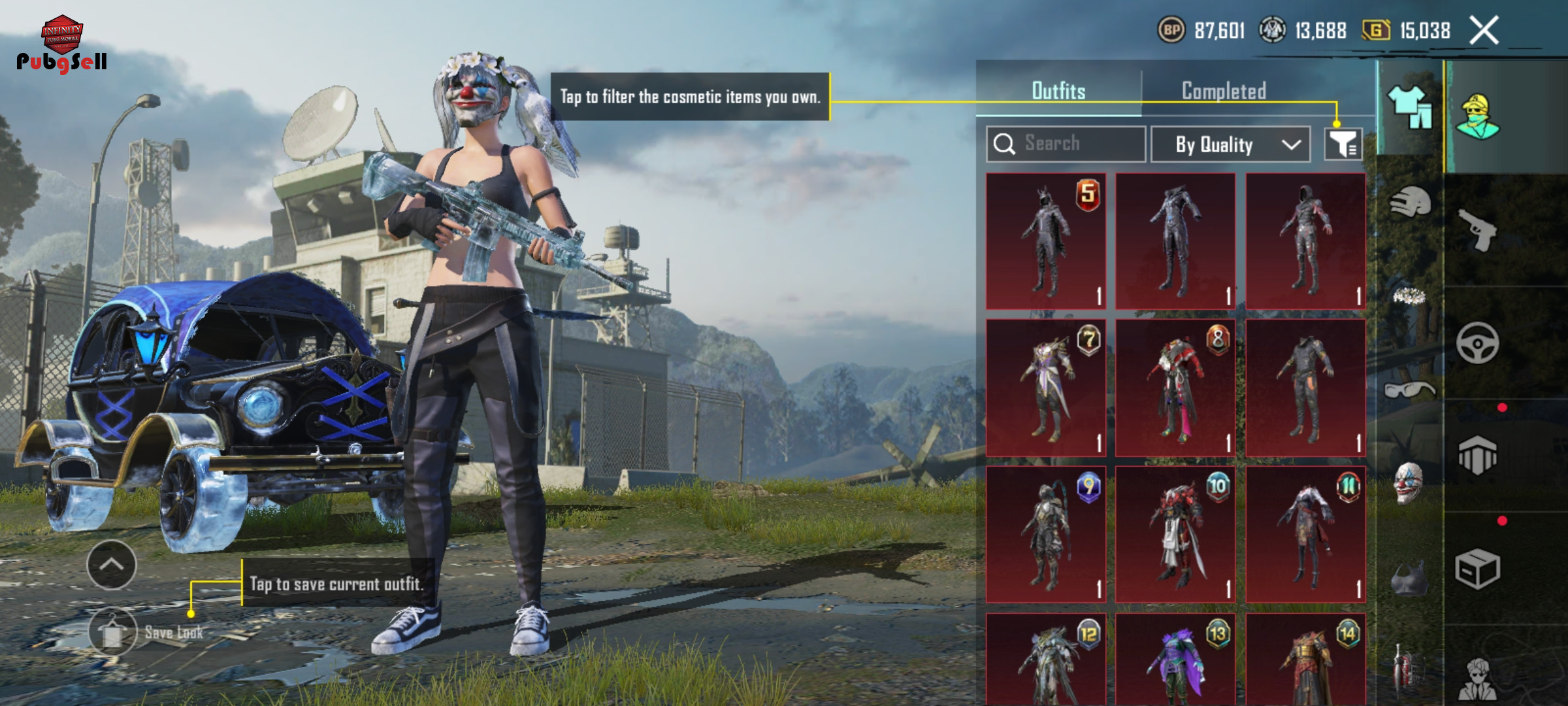Toggle the owned cosmetics filter funnel
1568x706 pixels.
pyautogui.click(x=1343, y=144)
